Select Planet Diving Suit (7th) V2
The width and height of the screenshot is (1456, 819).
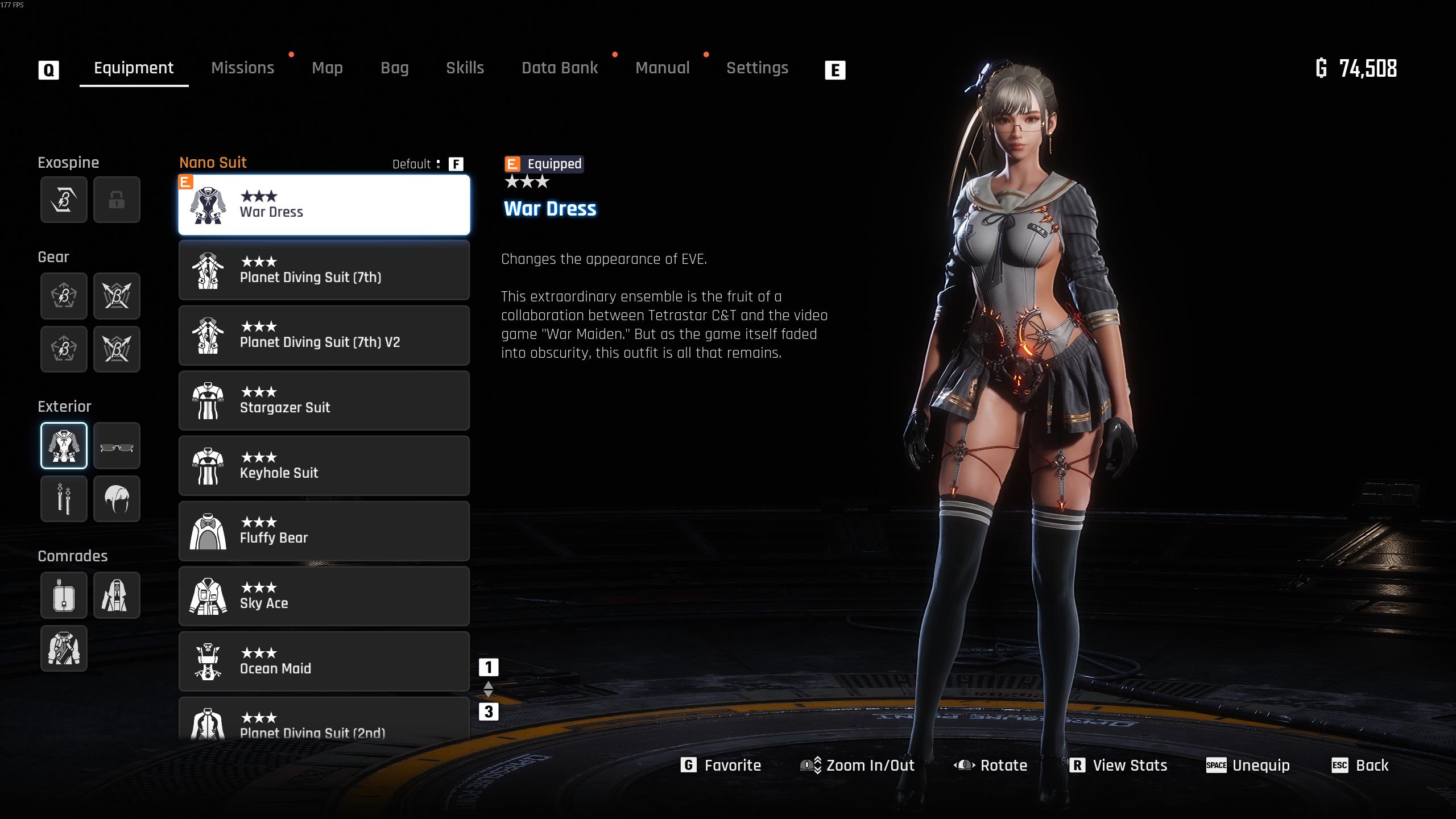coord(324,336)
